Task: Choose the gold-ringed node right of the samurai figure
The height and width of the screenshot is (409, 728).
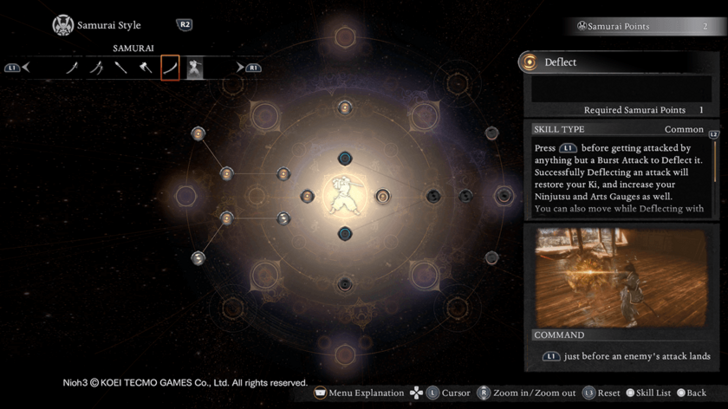Action: 382,196
